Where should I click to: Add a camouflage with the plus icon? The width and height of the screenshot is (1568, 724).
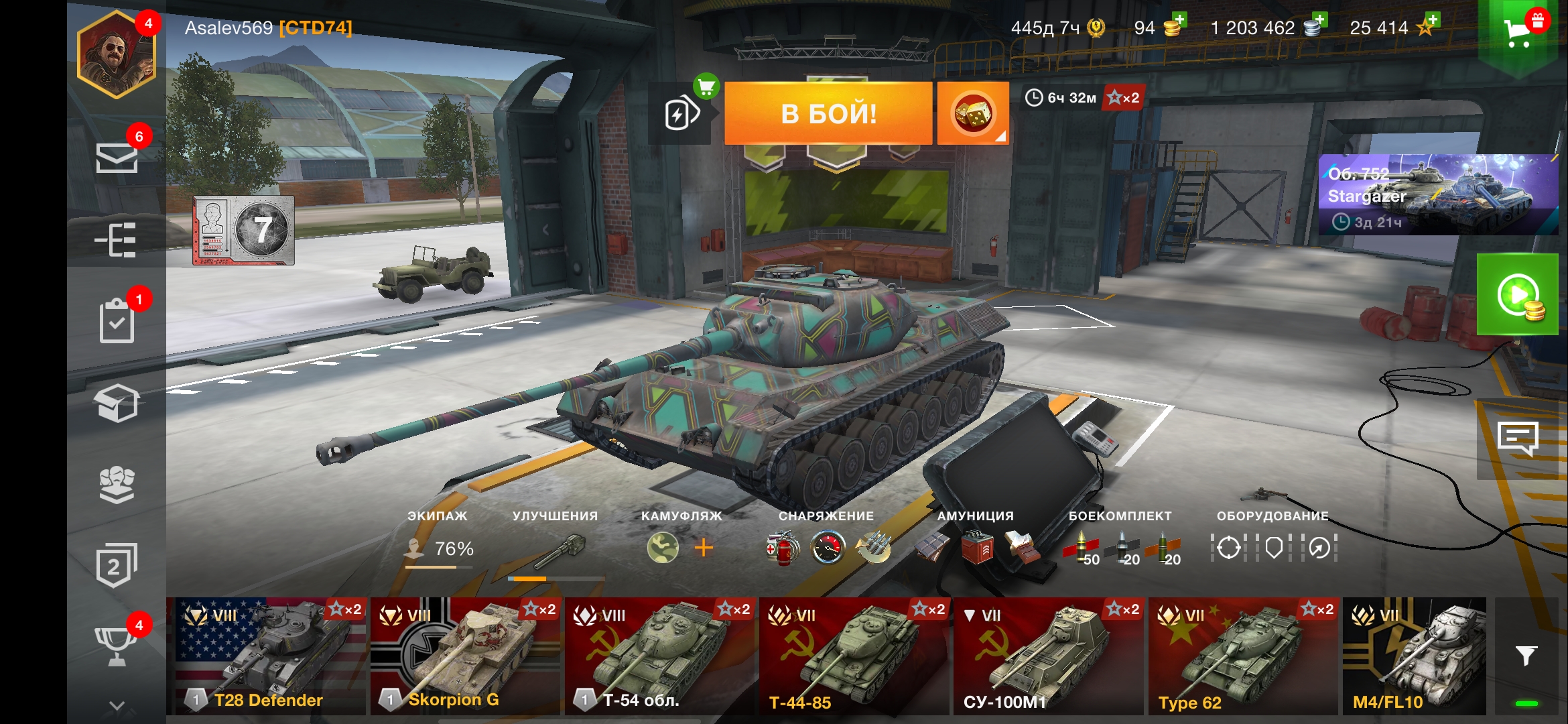[704, 548]
